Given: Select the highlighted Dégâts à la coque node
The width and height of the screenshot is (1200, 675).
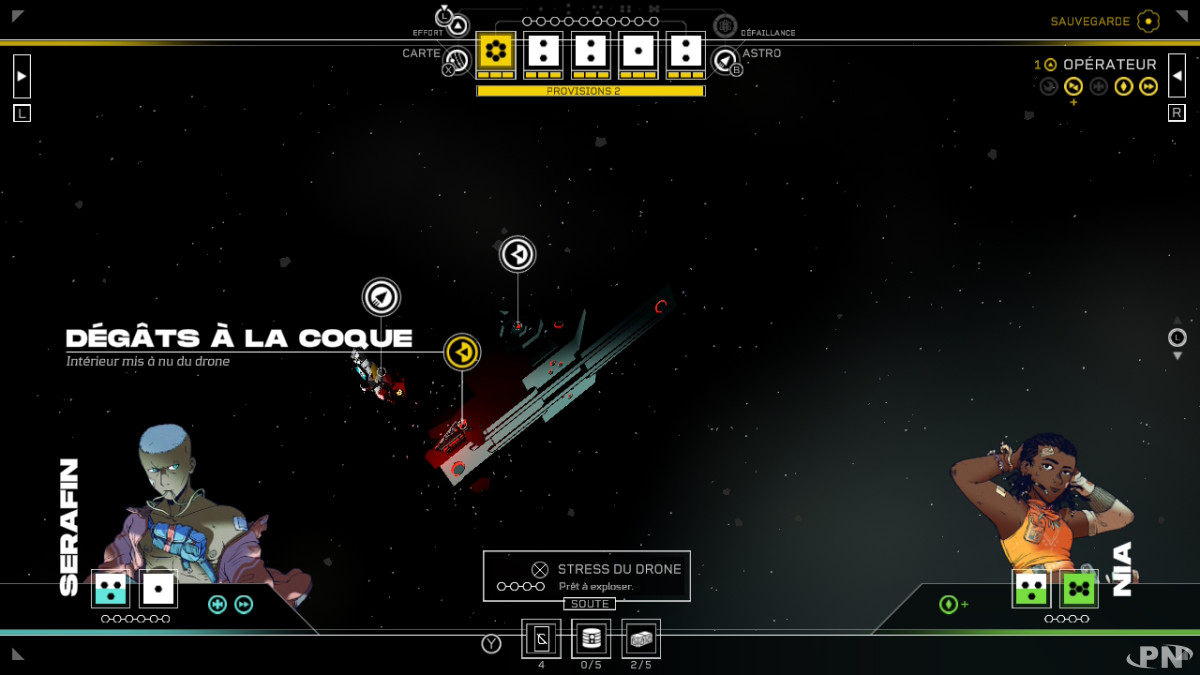Looking at the screenshot, I should [x=461, y=352].
